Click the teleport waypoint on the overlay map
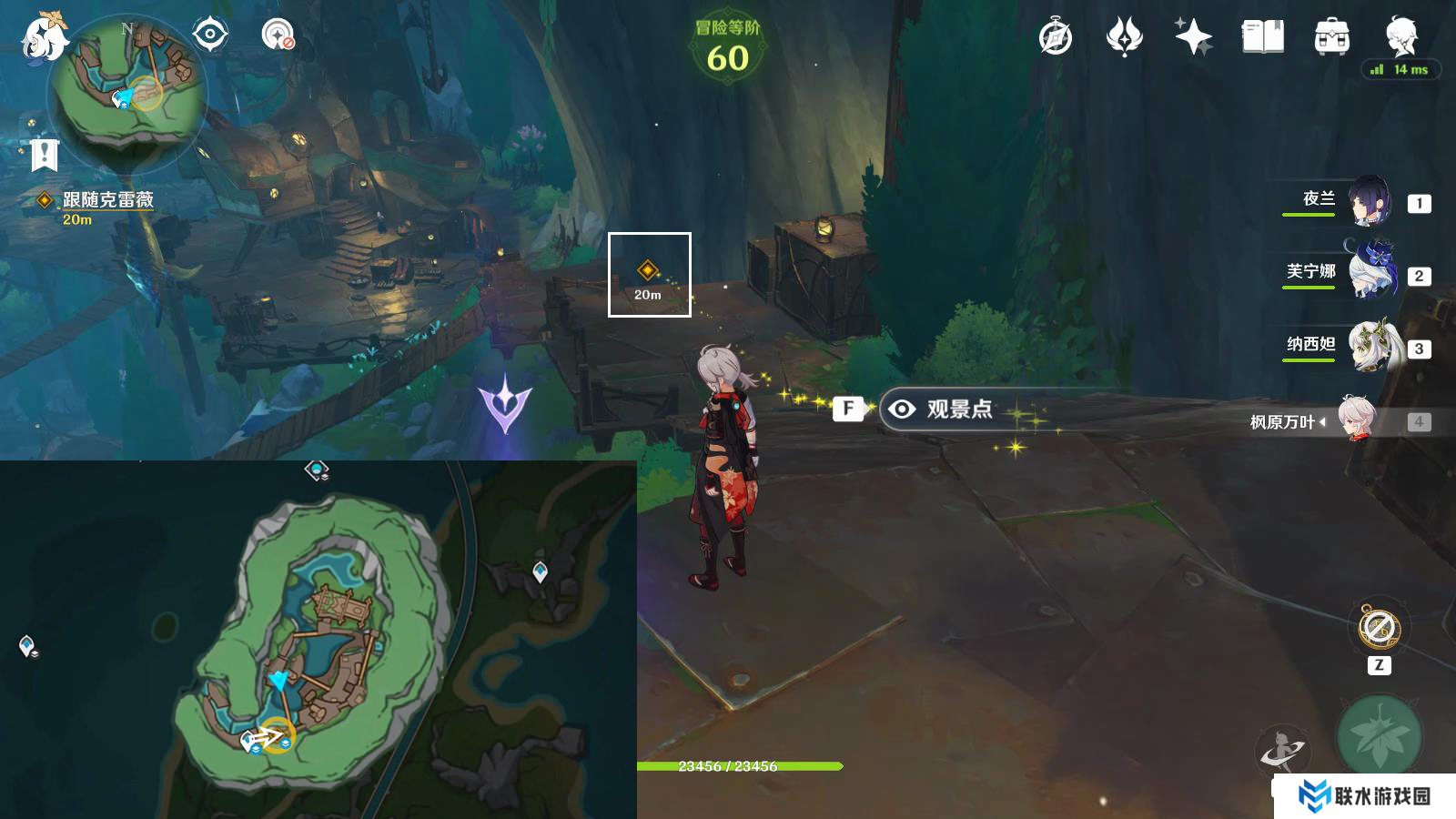 click(x=540, y=571)
